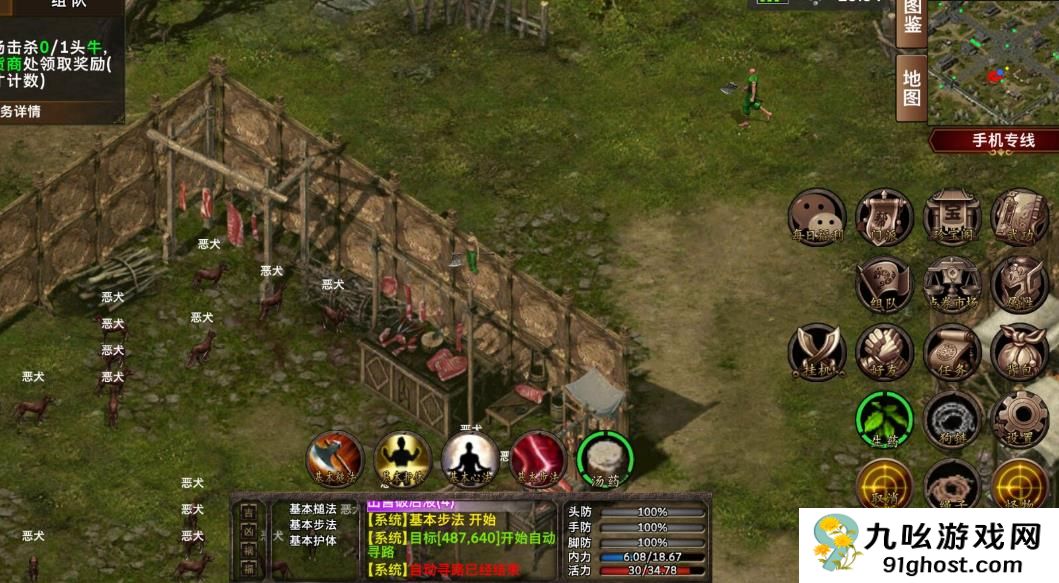This screenshot has width=1059, height=583.
Task: Open the 点券市场 scales market icon
Action: tap(951, 284)
